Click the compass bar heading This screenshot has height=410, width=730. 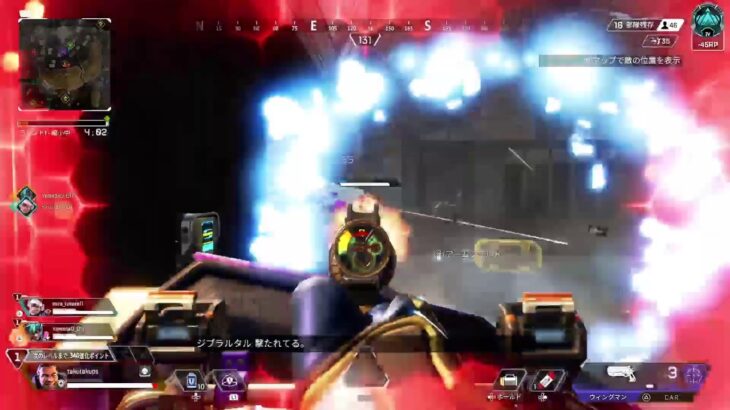(x=364, y=40)
